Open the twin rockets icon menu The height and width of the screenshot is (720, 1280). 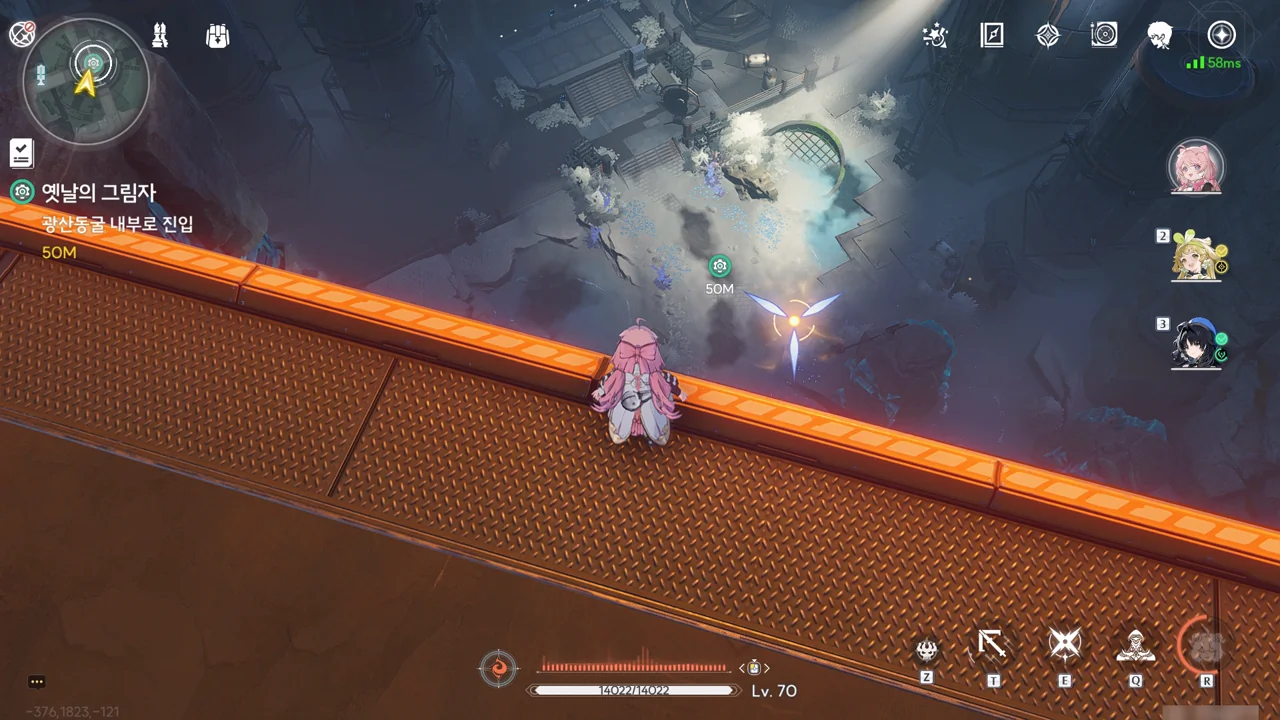click(x=160, y=35)
